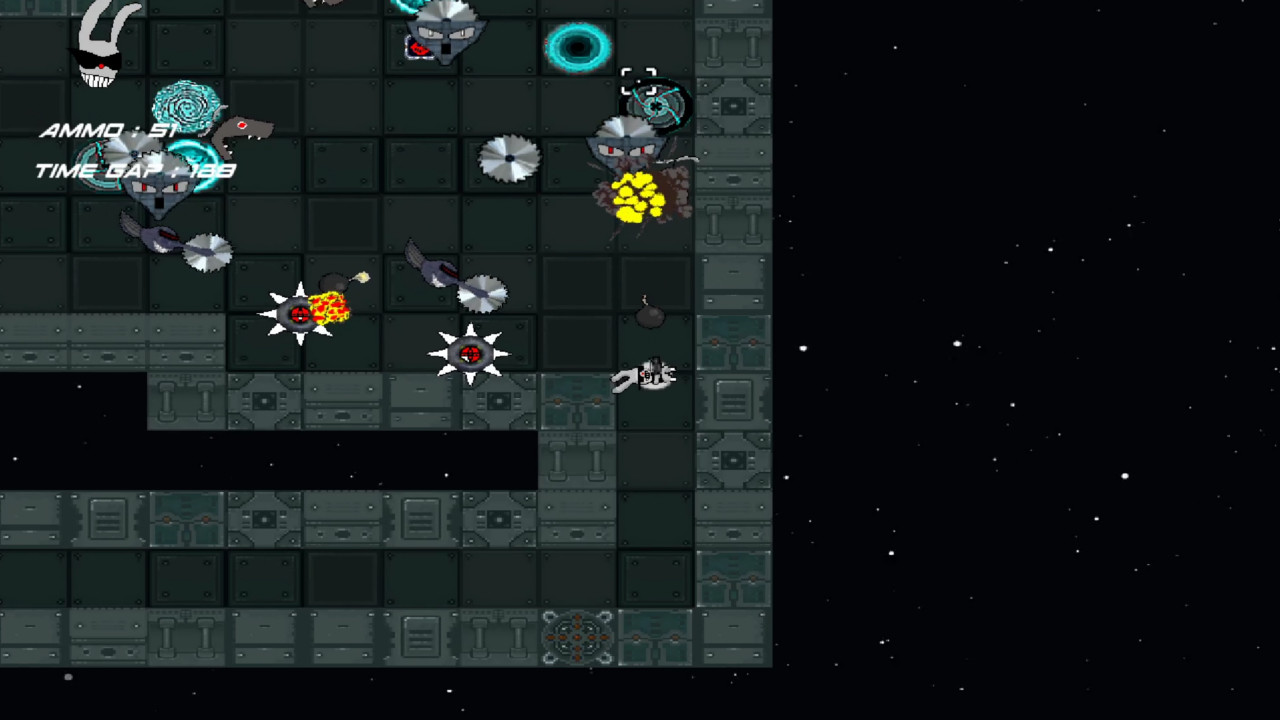Click the rusted circular floor plate at bottom
Viewport: 1280px width, 720px height.
pos(577,637)
